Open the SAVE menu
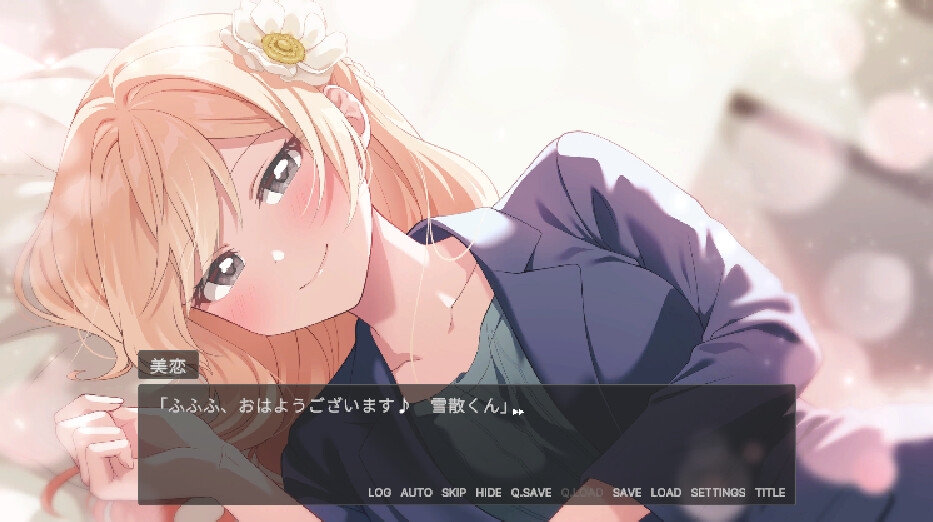Screen dimensions: 933x522 (627, 493)
